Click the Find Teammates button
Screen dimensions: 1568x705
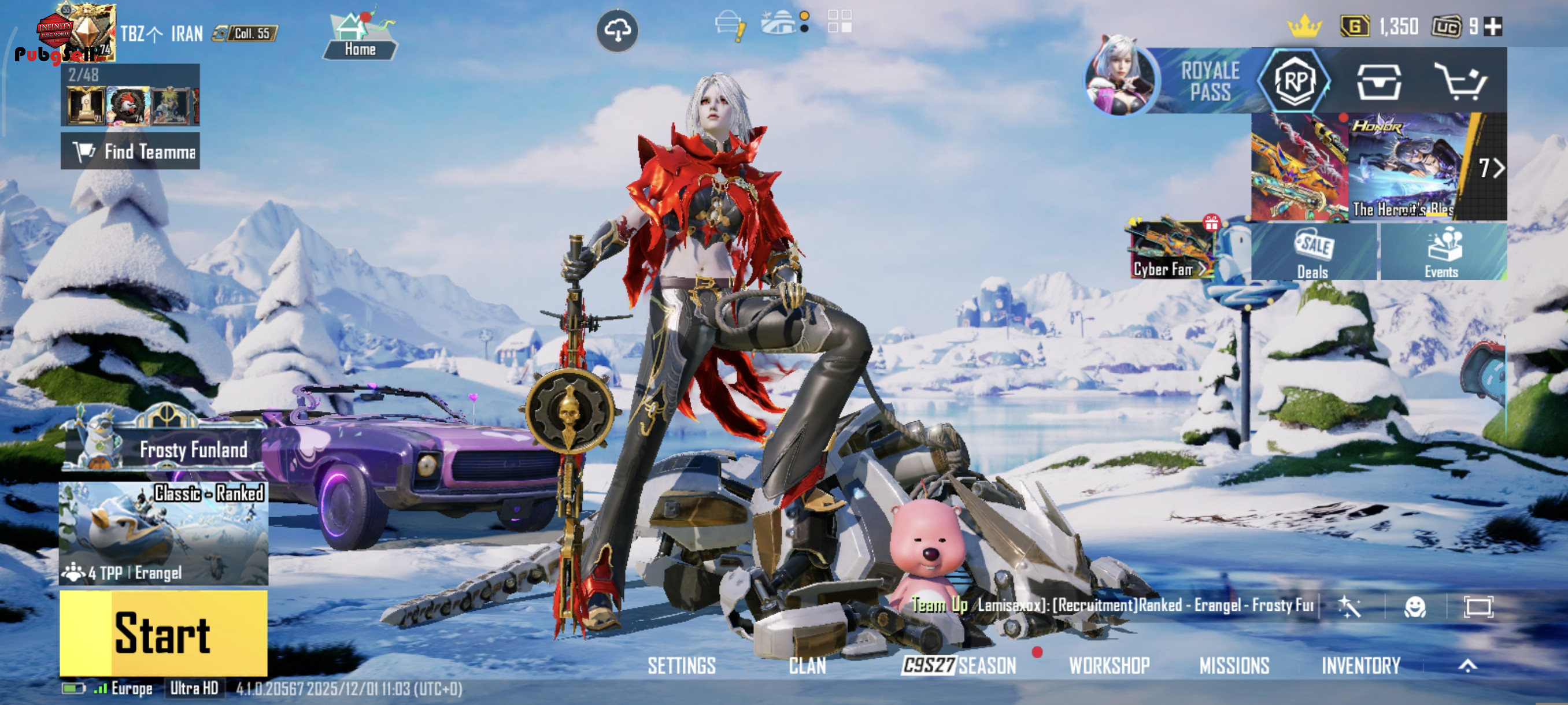(x=130, y=151)
